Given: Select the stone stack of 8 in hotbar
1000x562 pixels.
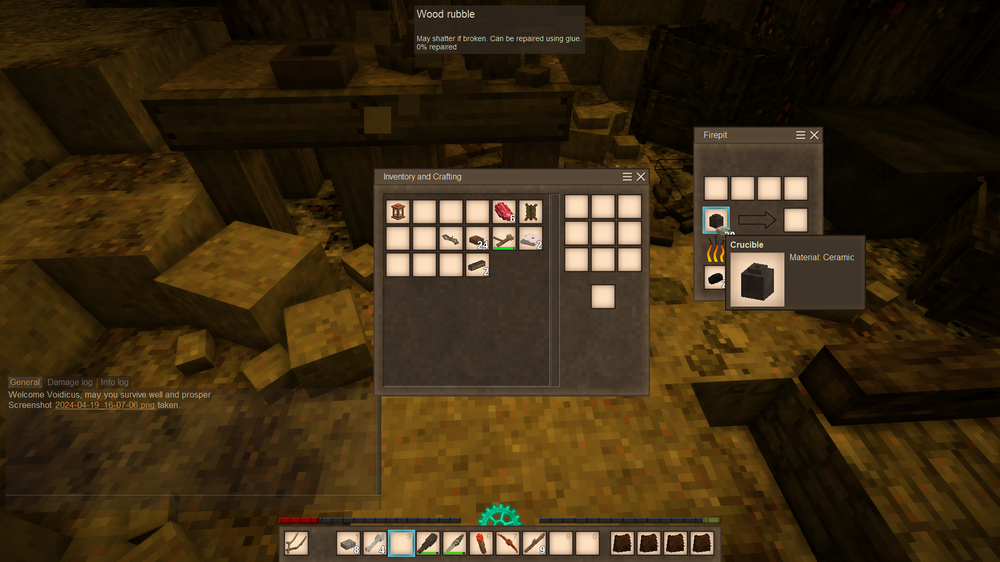Looking at the screenshot, I should 348,543.
